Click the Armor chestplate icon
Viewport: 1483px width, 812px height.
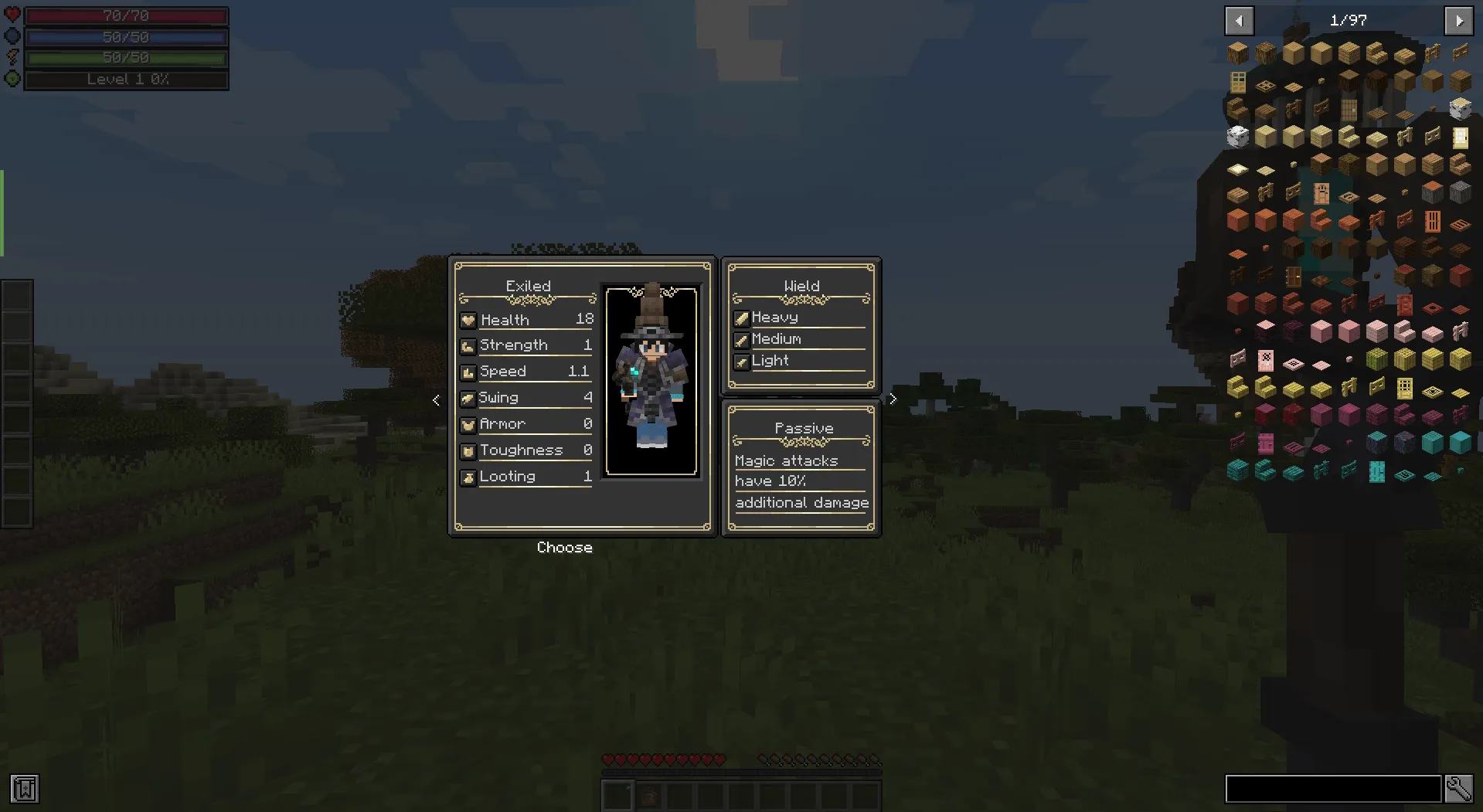pyautogui.click(x=468, y=424)
